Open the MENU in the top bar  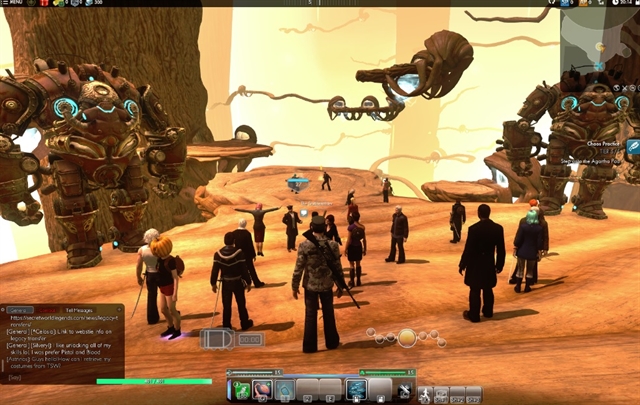pos(12,3)
